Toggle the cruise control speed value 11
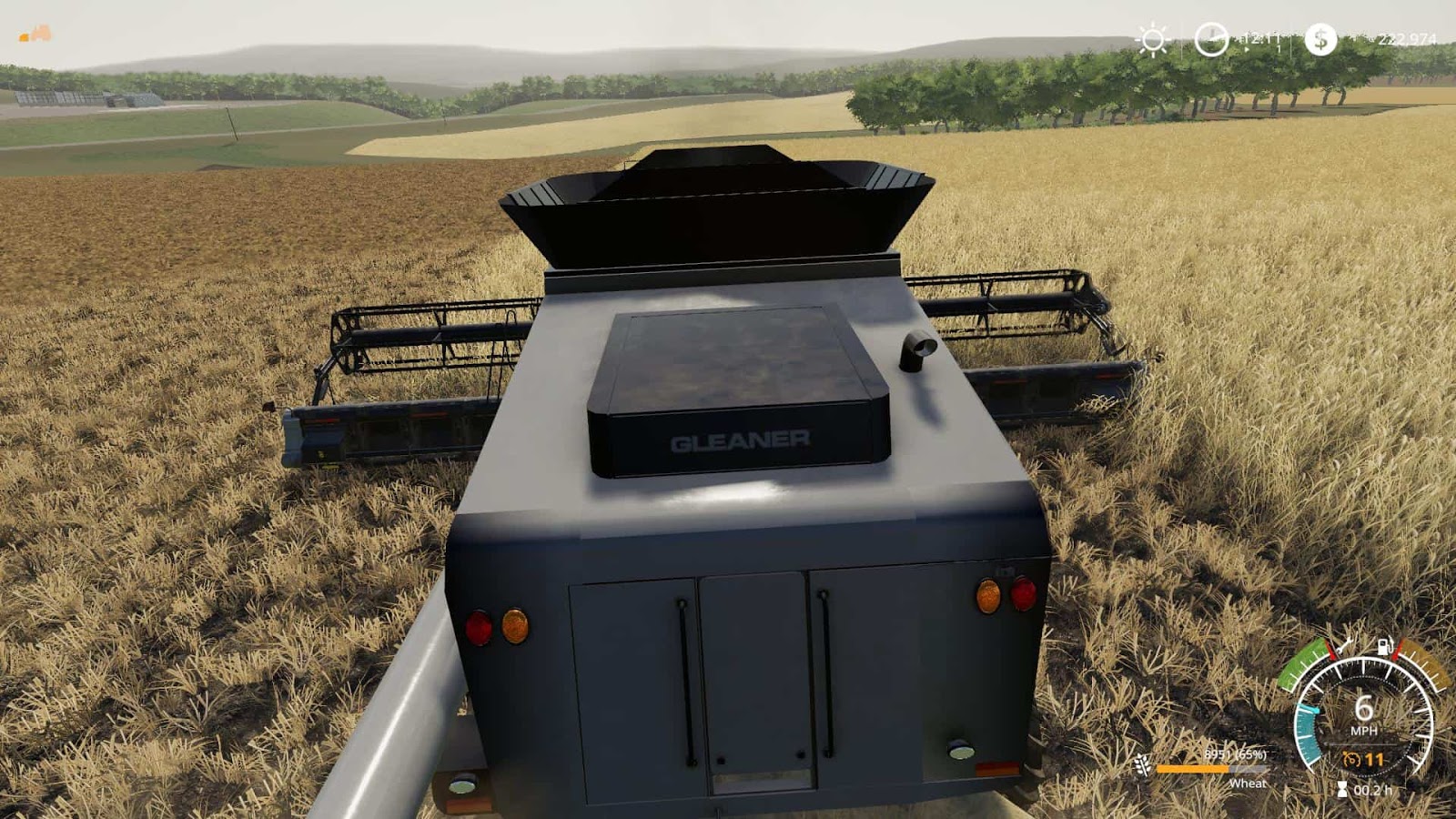The width and height of the screenshot is (1456, 819). (1374, 759)
